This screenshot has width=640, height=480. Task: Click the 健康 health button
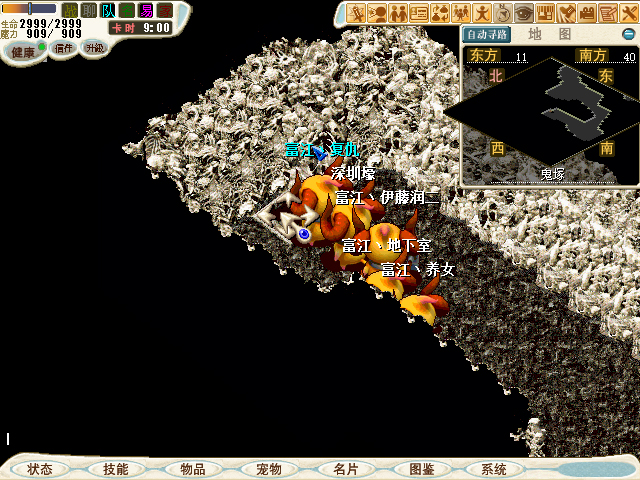pyautogui.click(x=23, y=51)
